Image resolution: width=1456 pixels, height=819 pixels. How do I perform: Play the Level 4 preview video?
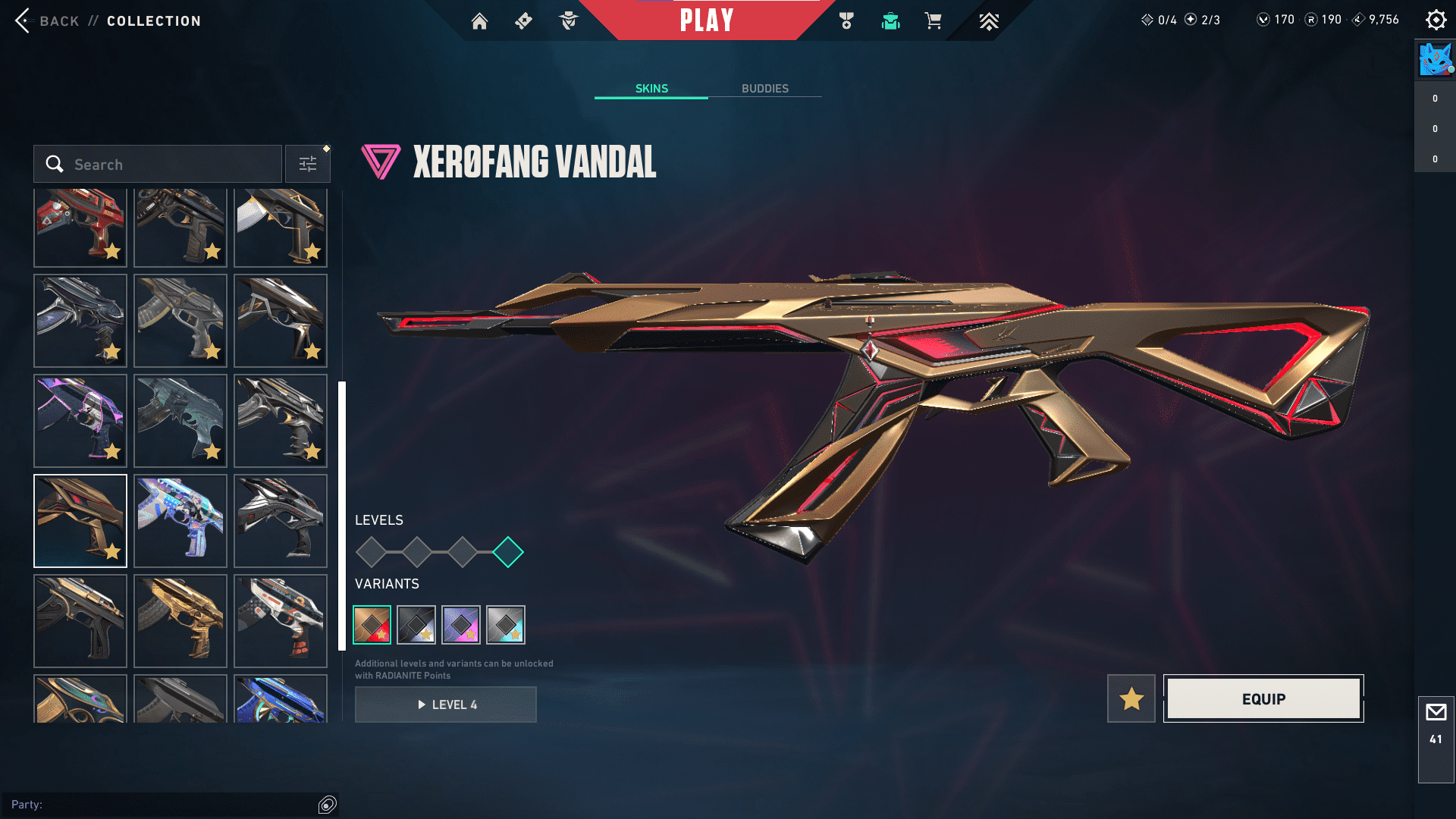pos(446,704)
